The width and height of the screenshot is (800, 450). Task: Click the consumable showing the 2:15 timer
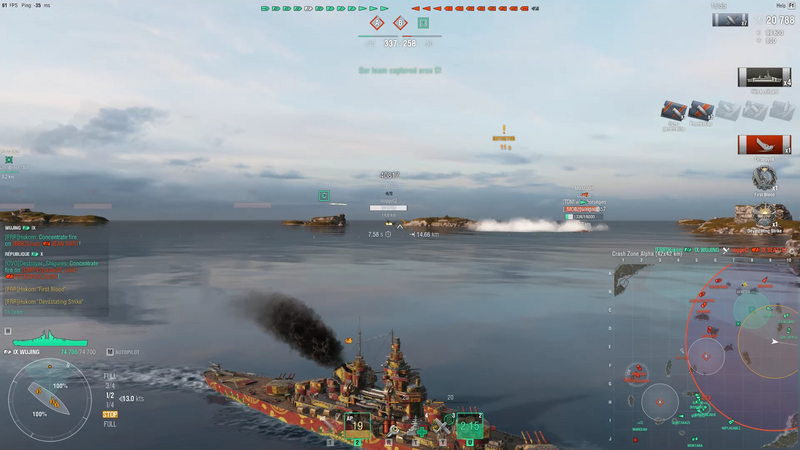coord(469,427)
